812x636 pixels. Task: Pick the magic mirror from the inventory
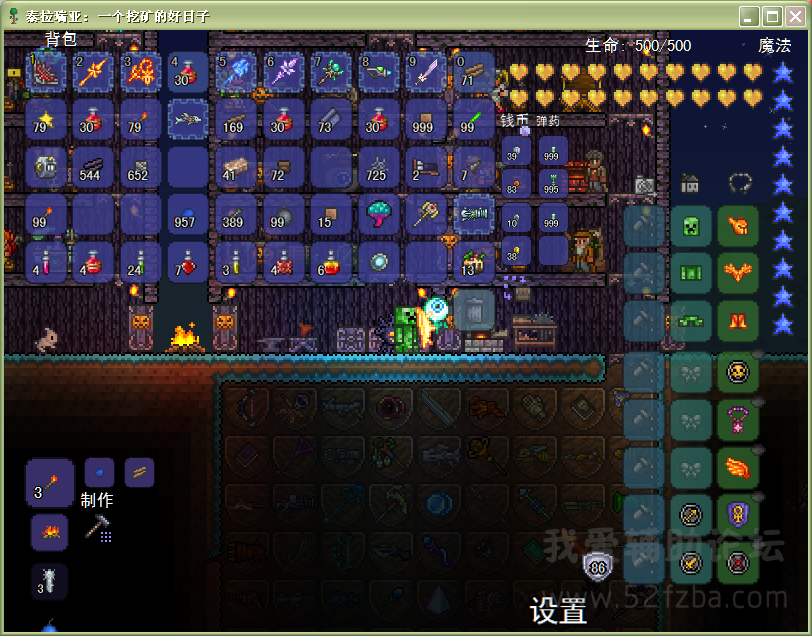tap(379, 262)
